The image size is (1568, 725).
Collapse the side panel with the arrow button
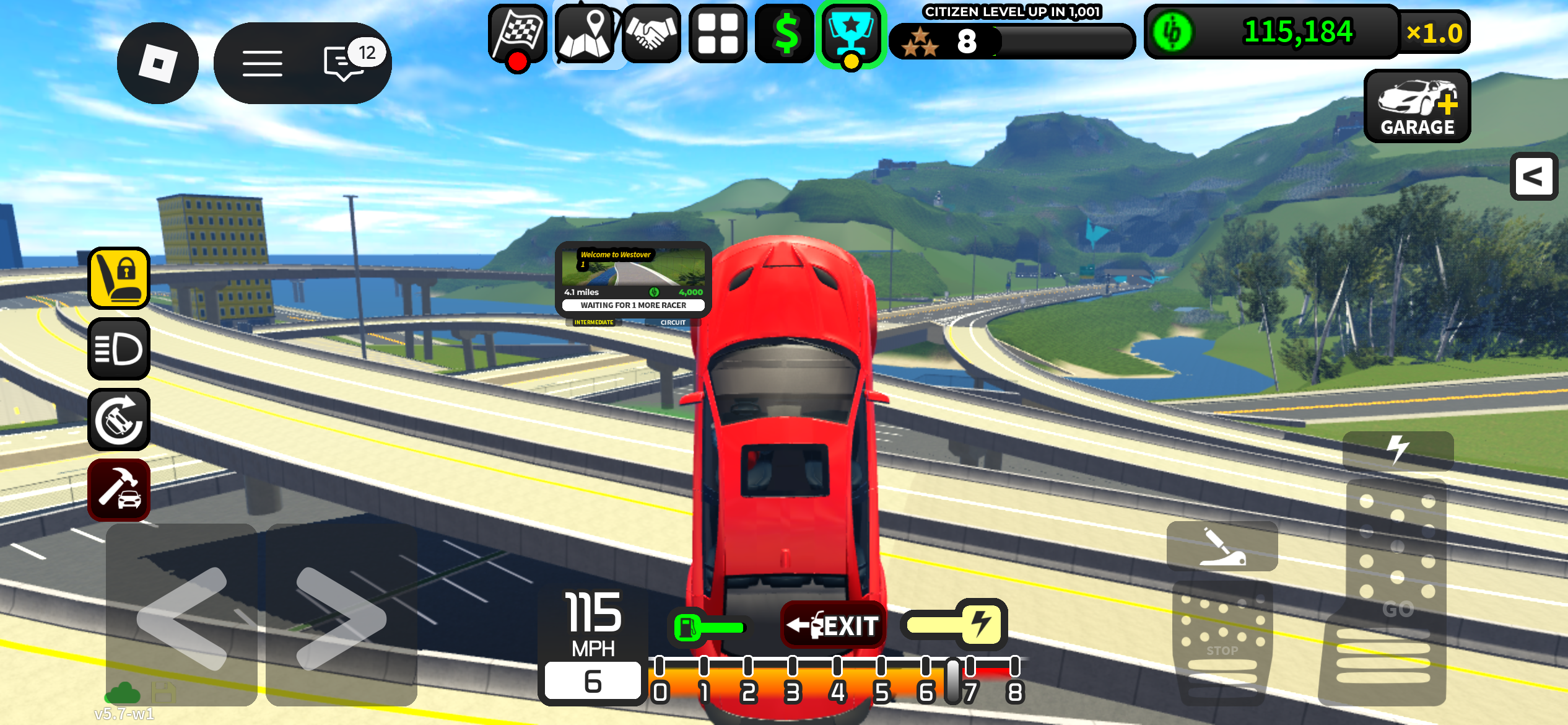pos(1533,177)
